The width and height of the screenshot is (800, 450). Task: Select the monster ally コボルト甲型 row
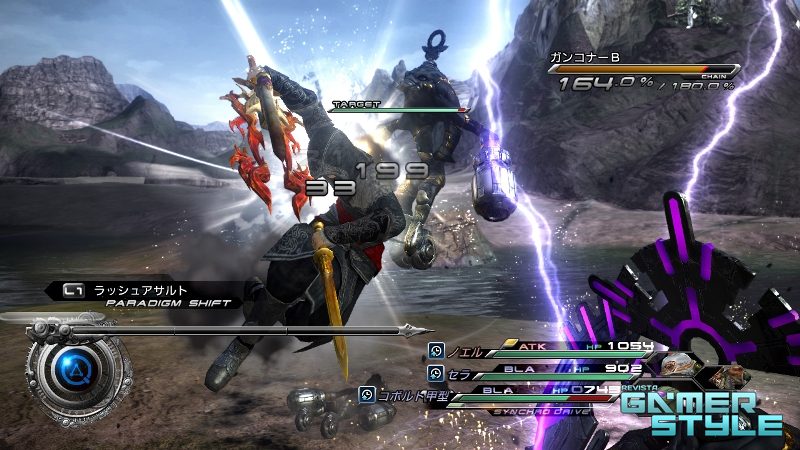404,393
